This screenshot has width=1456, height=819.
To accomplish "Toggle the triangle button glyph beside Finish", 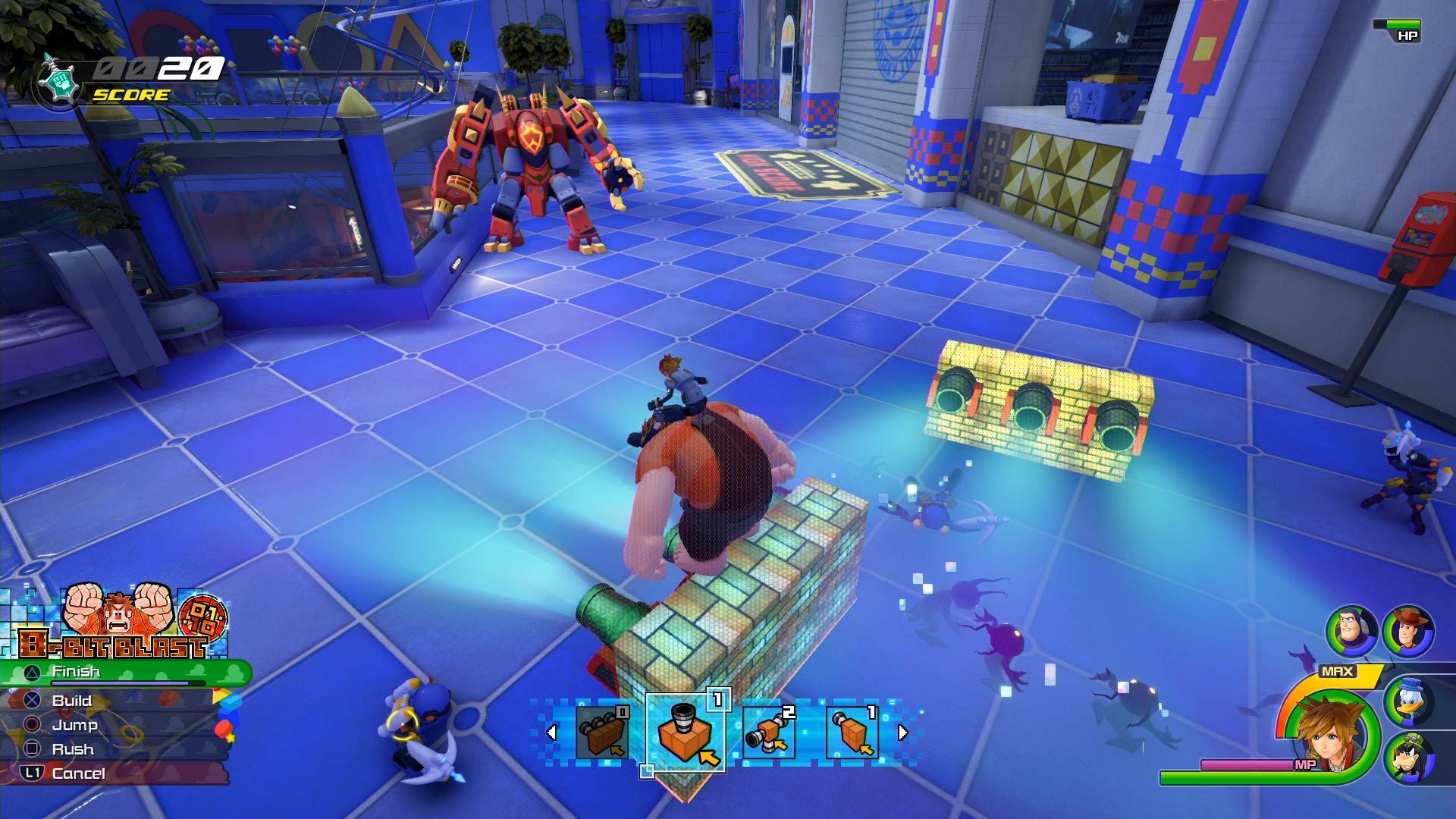I will [x=33, y=672].
